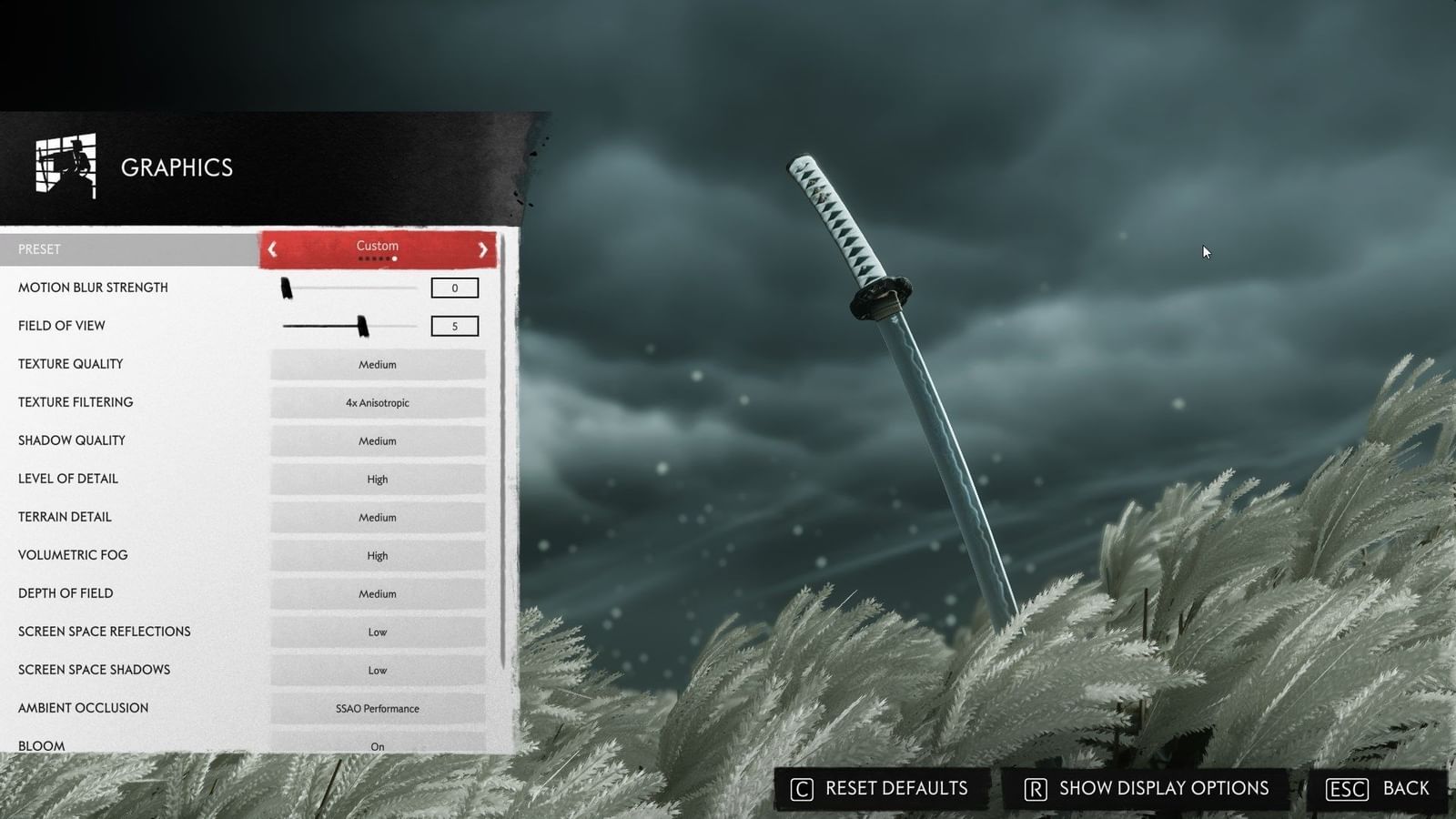Viewport: 1456px width, 819px height.
Task: Click the R key icon before Show Display Options
Action: coord(1034,789)
